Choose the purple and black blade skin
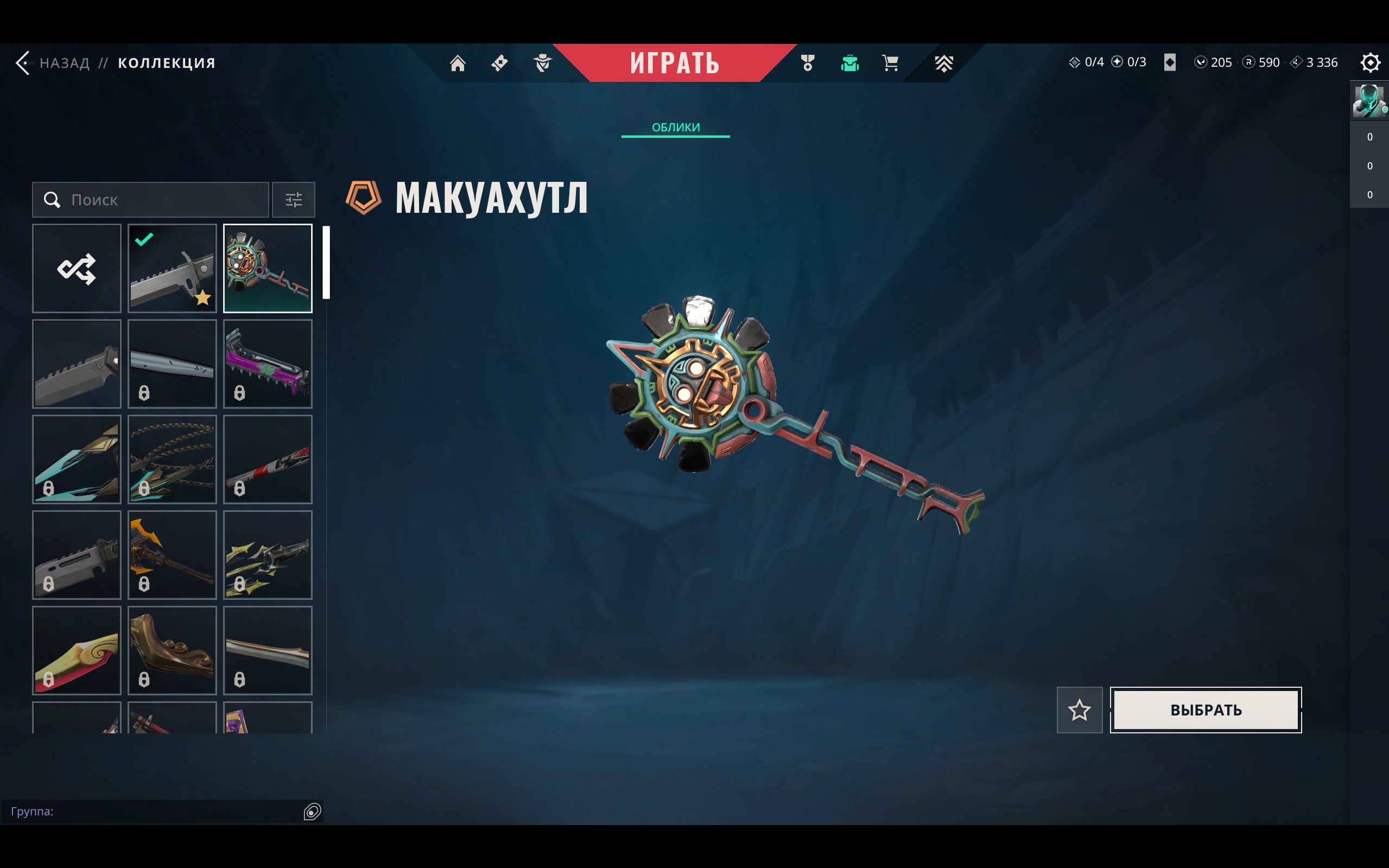 [268, 364]
